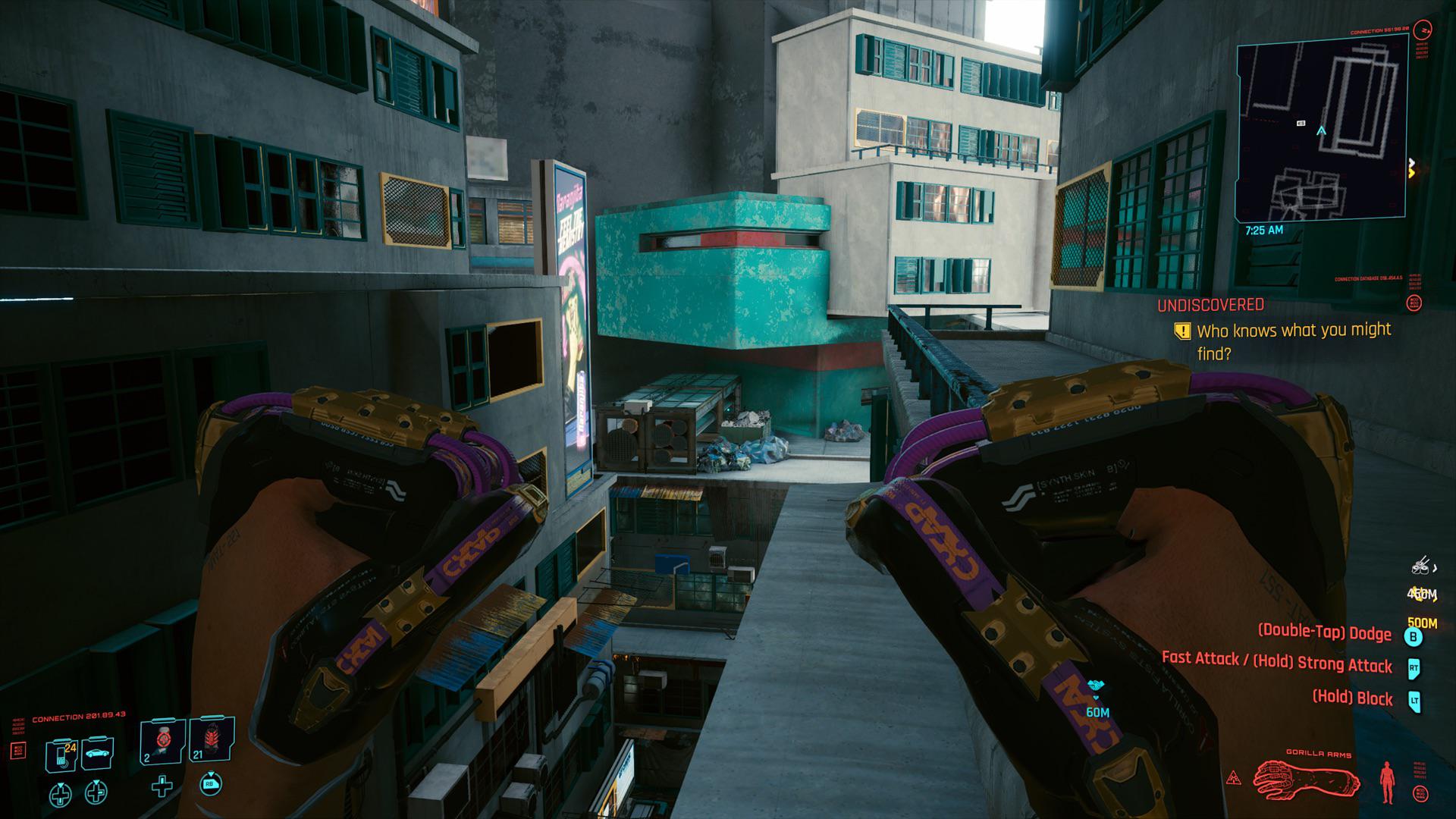1456x819 pixels.
Task: Click the yellow chevron on the minimap edge
Action: pos(1412,172)
